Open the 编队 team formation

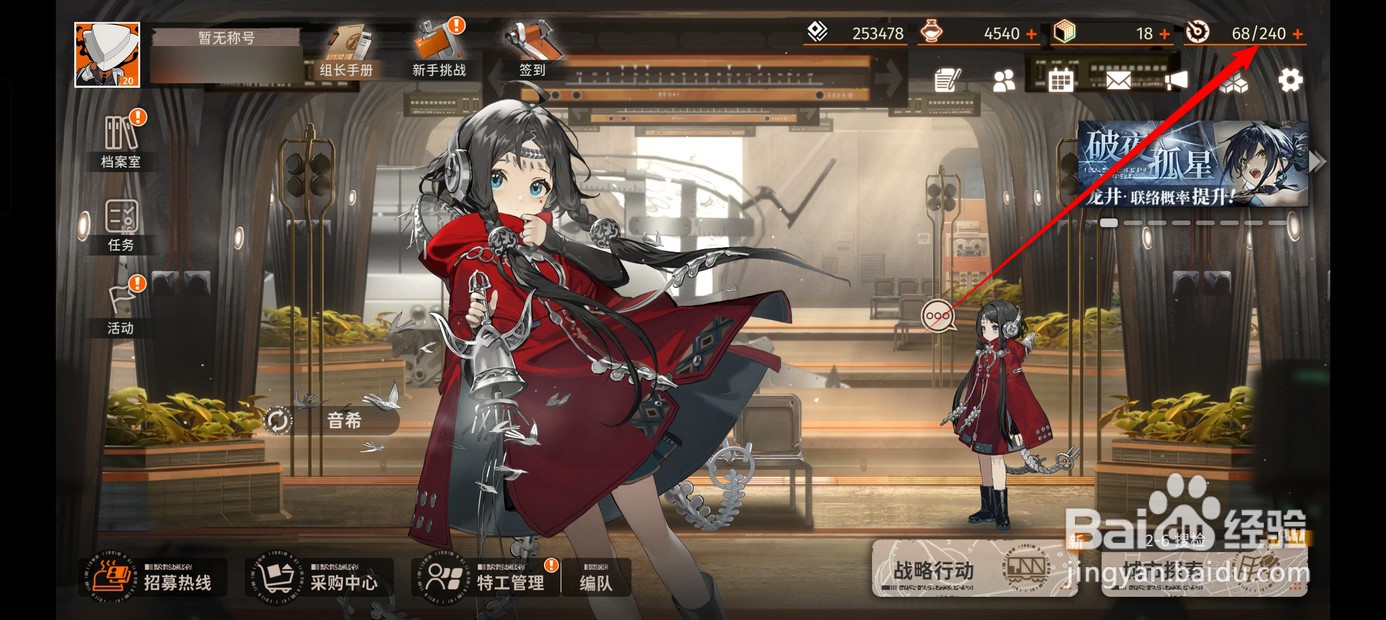point(596,578)
